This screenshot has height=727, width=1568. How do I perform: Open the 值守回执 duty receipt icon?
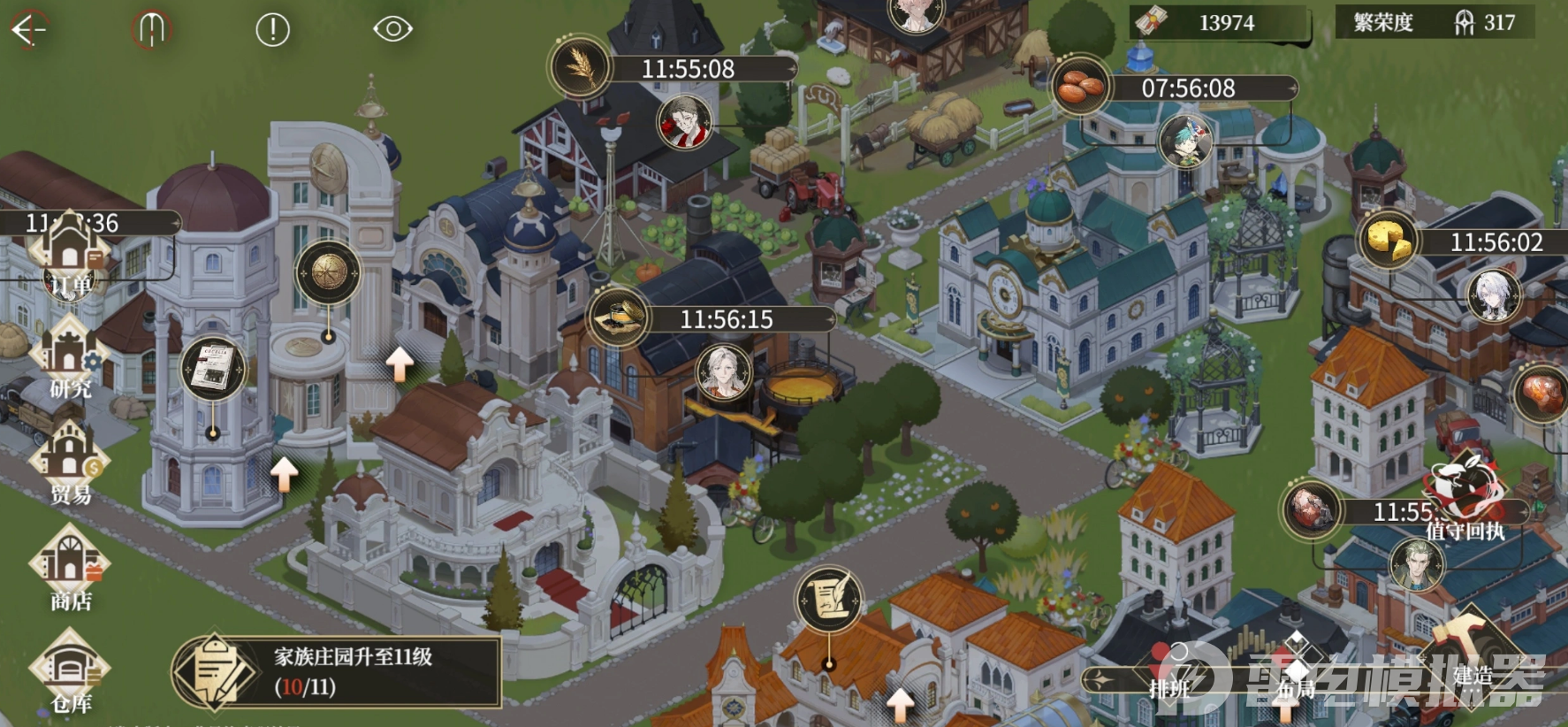pyautogui.click(x=1465, y=496)
